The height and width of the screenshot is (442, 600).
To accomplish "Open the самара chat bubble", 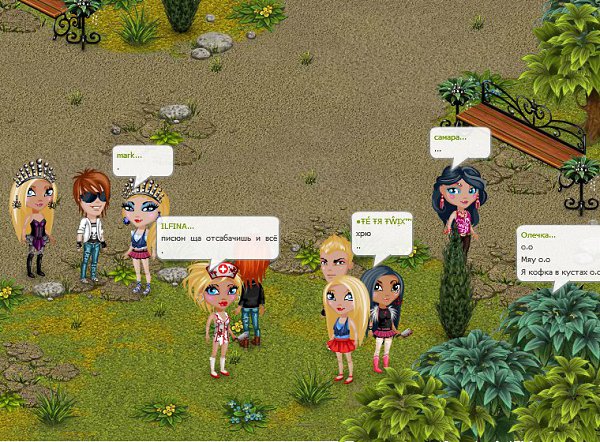I will [460, 142].
